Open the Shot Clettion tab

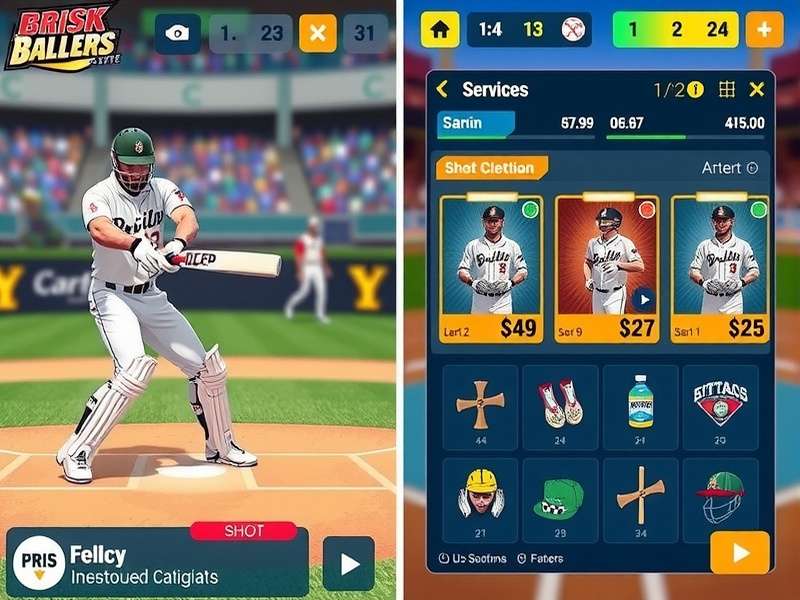(490, 168)
